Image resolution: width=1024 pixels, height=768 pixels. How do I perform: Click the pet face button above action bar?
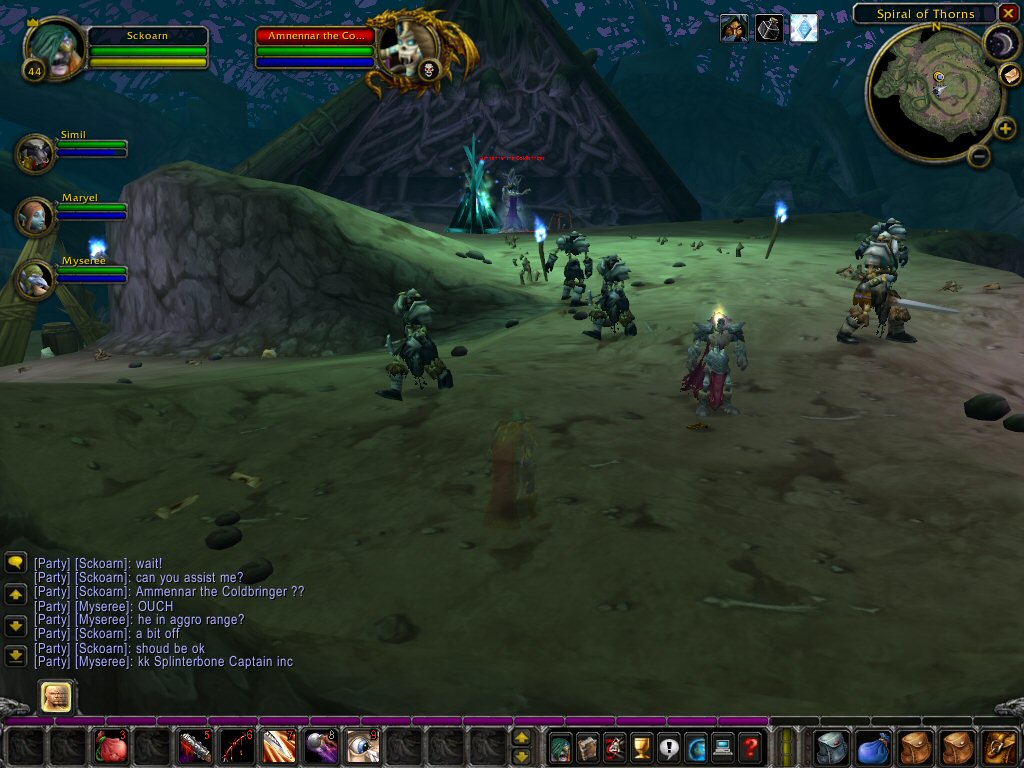pos(56,696)
